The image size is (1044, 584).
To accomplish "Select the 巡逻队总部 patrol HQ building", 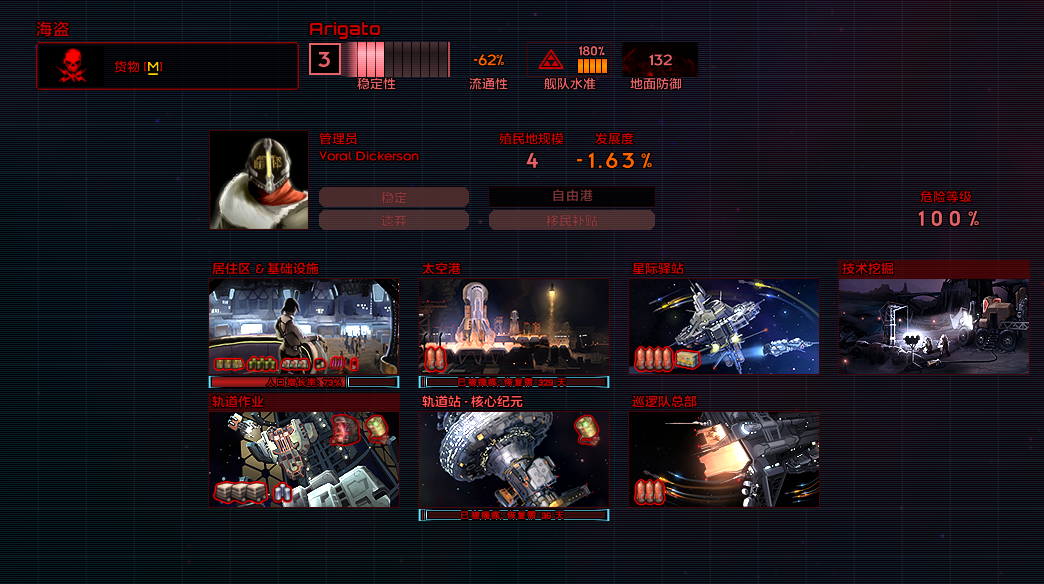I will click(724, 459).
